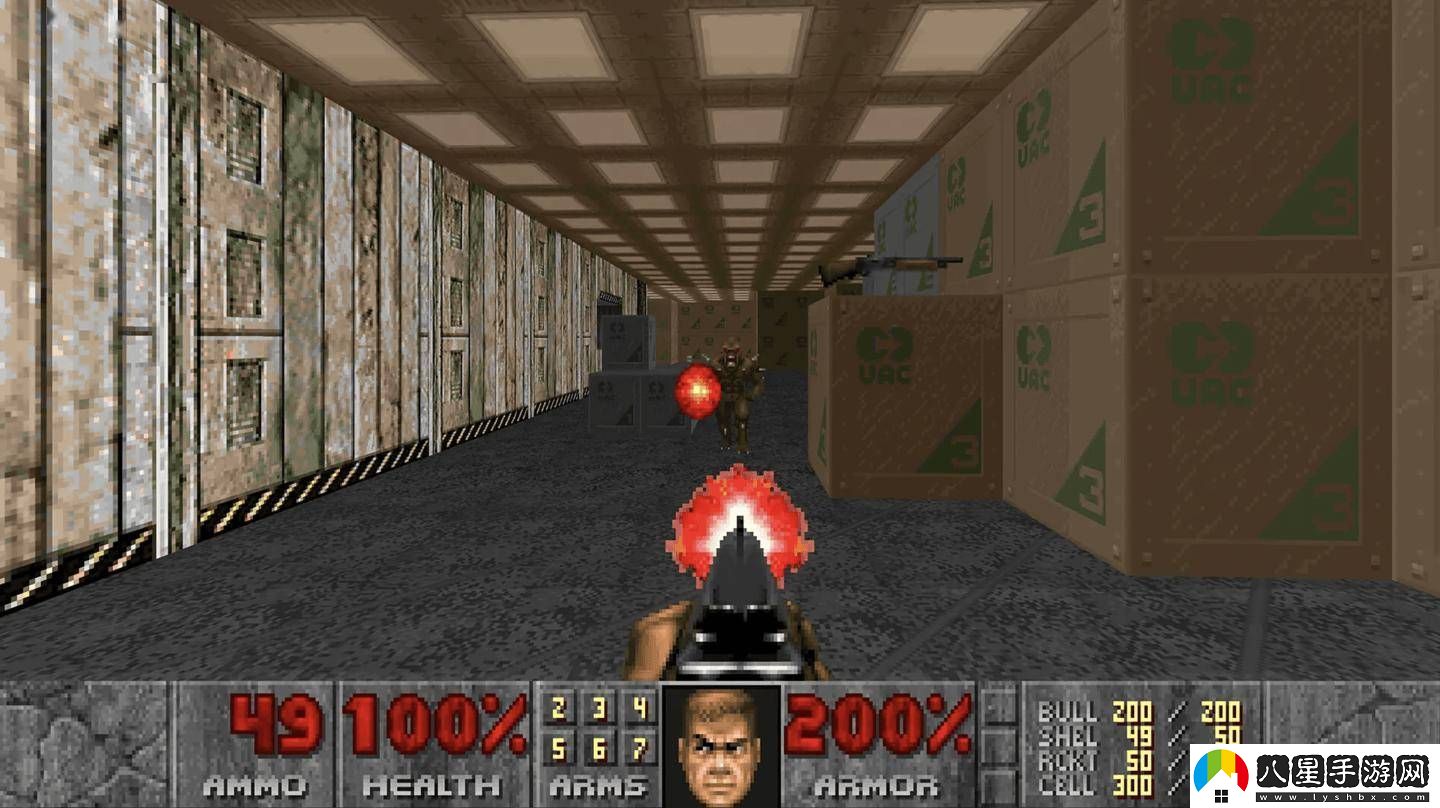Screen dimensions: 1440x808
Task: Pick weapon slot 5 in Arms panel
Action: click(559, 748)
